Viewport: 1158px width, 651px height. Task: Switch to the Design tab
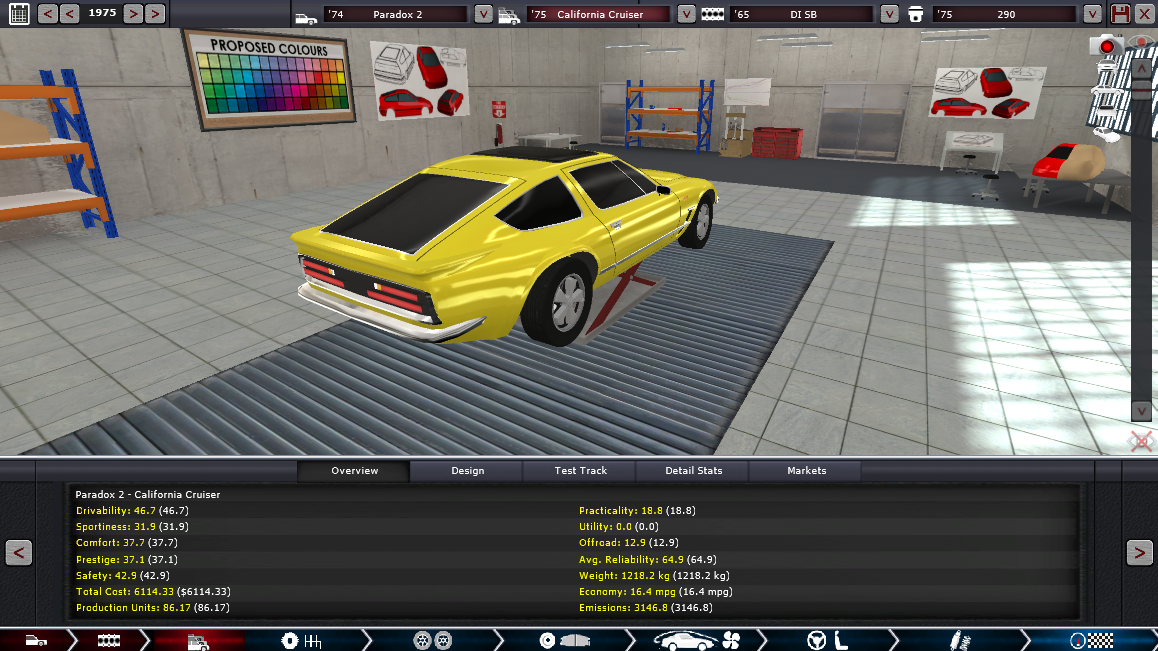tap(467, 470)
